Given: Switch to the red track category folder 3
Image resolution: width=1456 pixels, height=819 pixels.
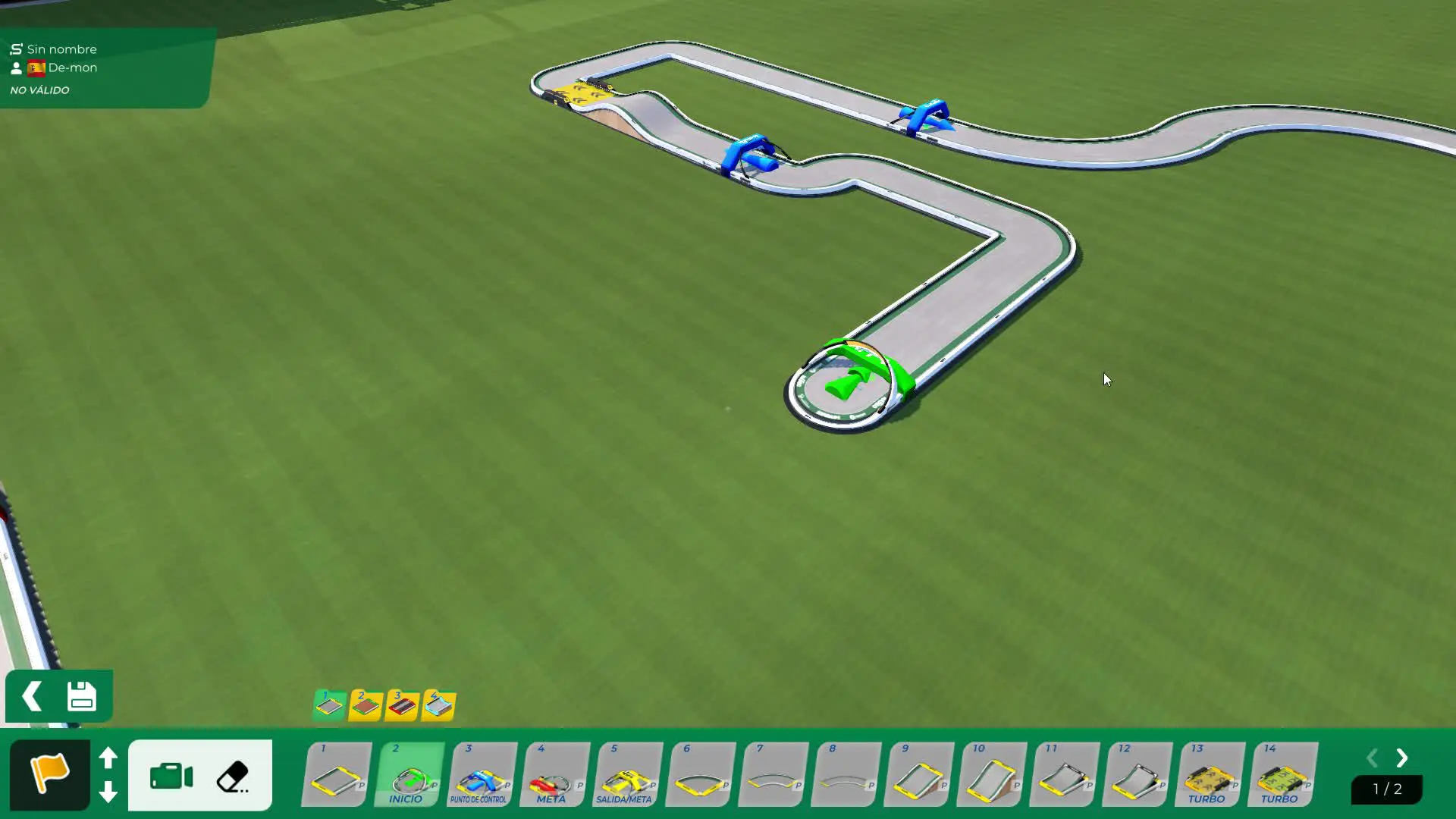Looking at the screenshot, I should click(x=402, y=705).
